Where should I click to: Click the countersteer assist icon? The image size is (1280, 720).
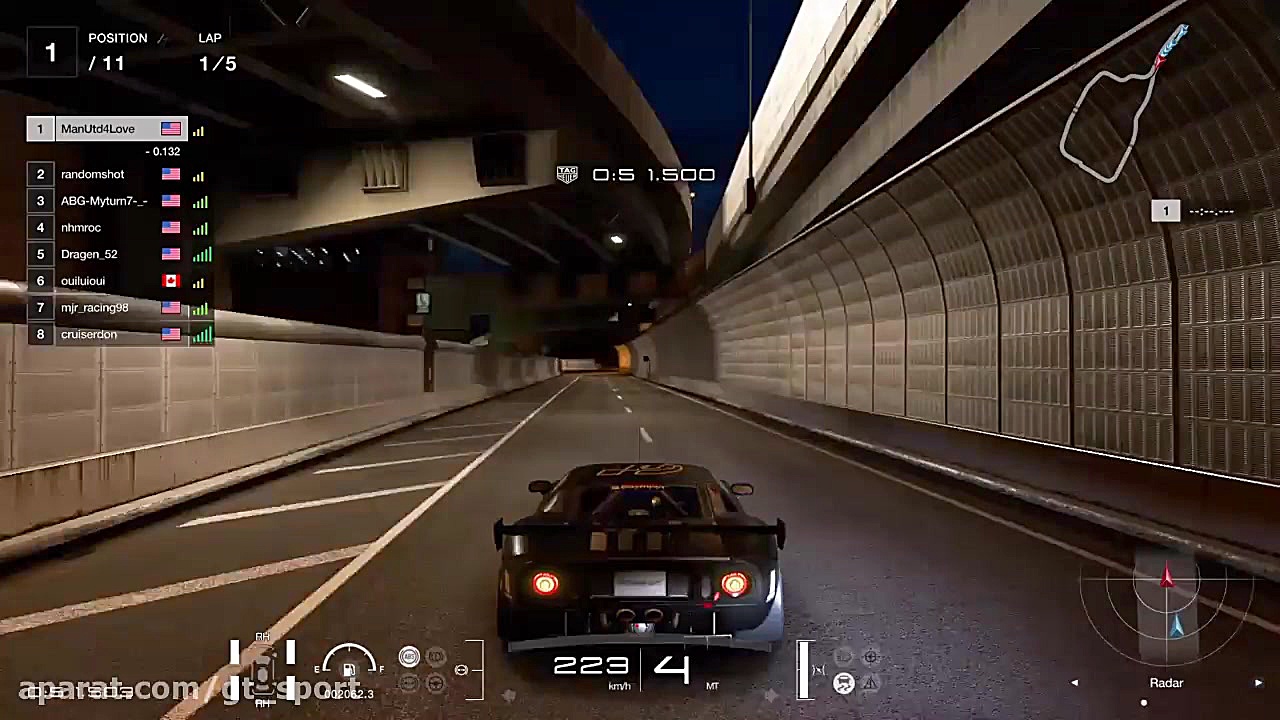click(x=435, y=683)
